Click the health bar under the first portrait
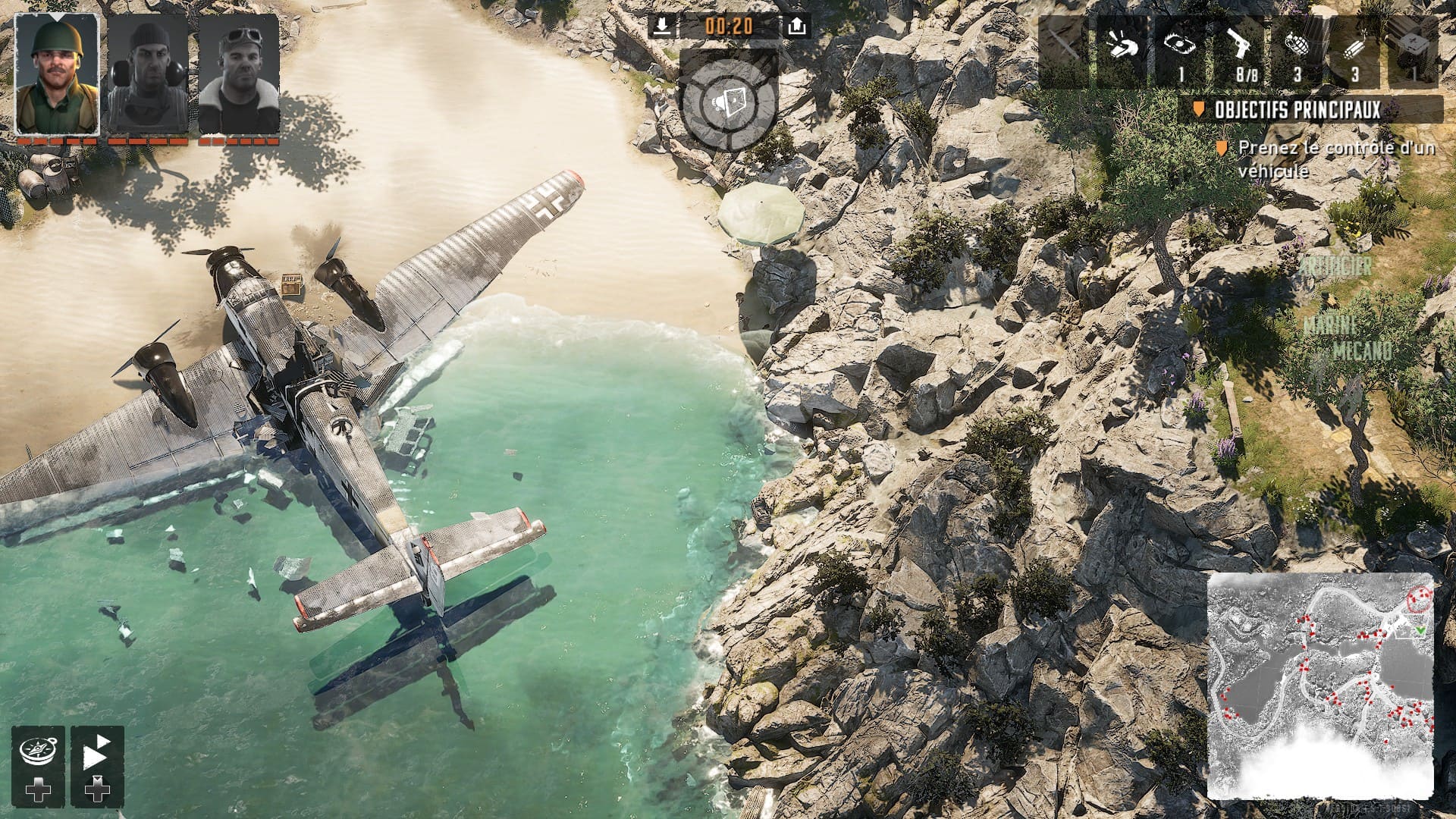1456x819 pixels. click(57, 142)
